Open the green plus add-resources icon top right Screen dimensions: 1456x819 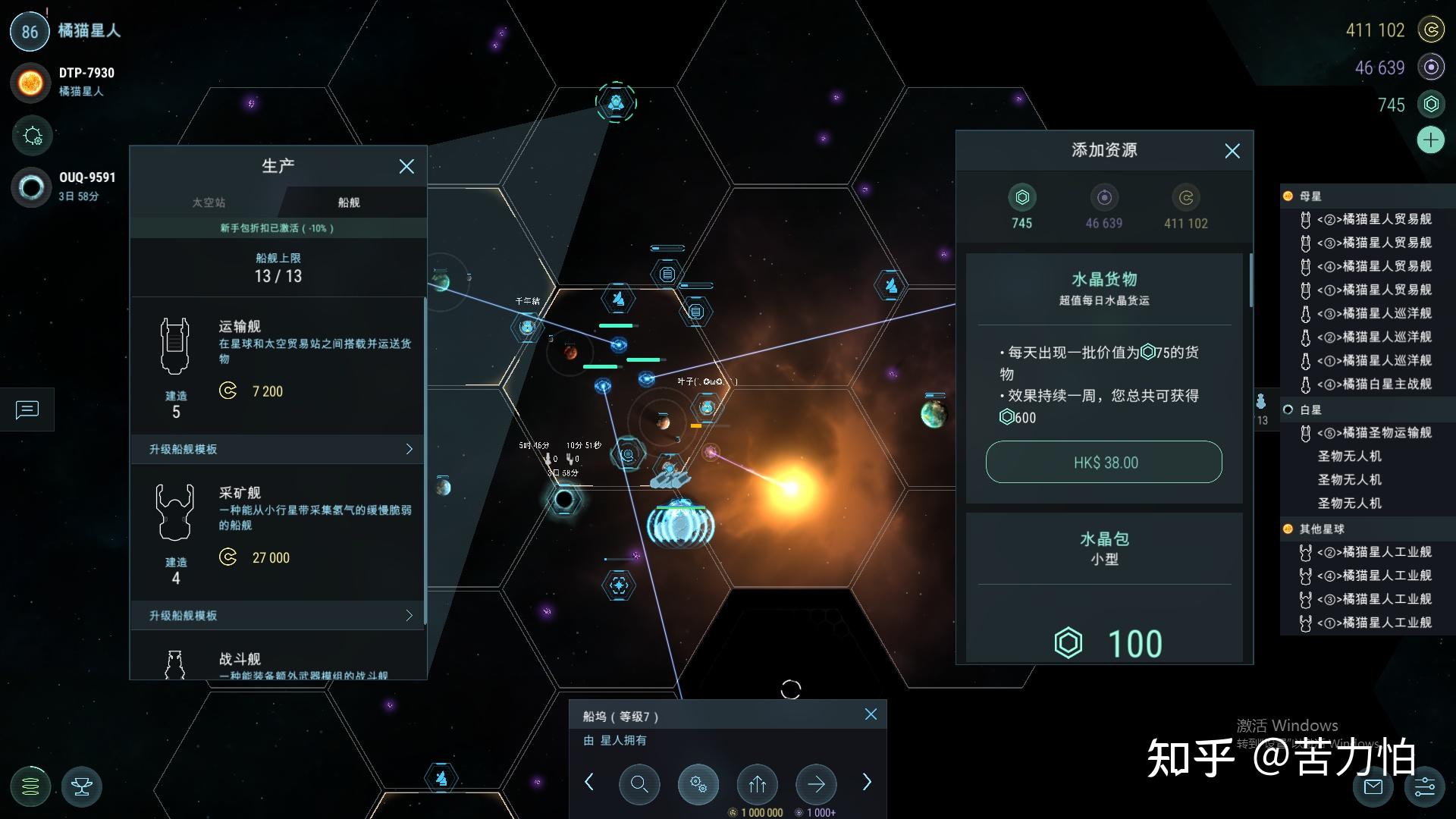point(1430,140)
